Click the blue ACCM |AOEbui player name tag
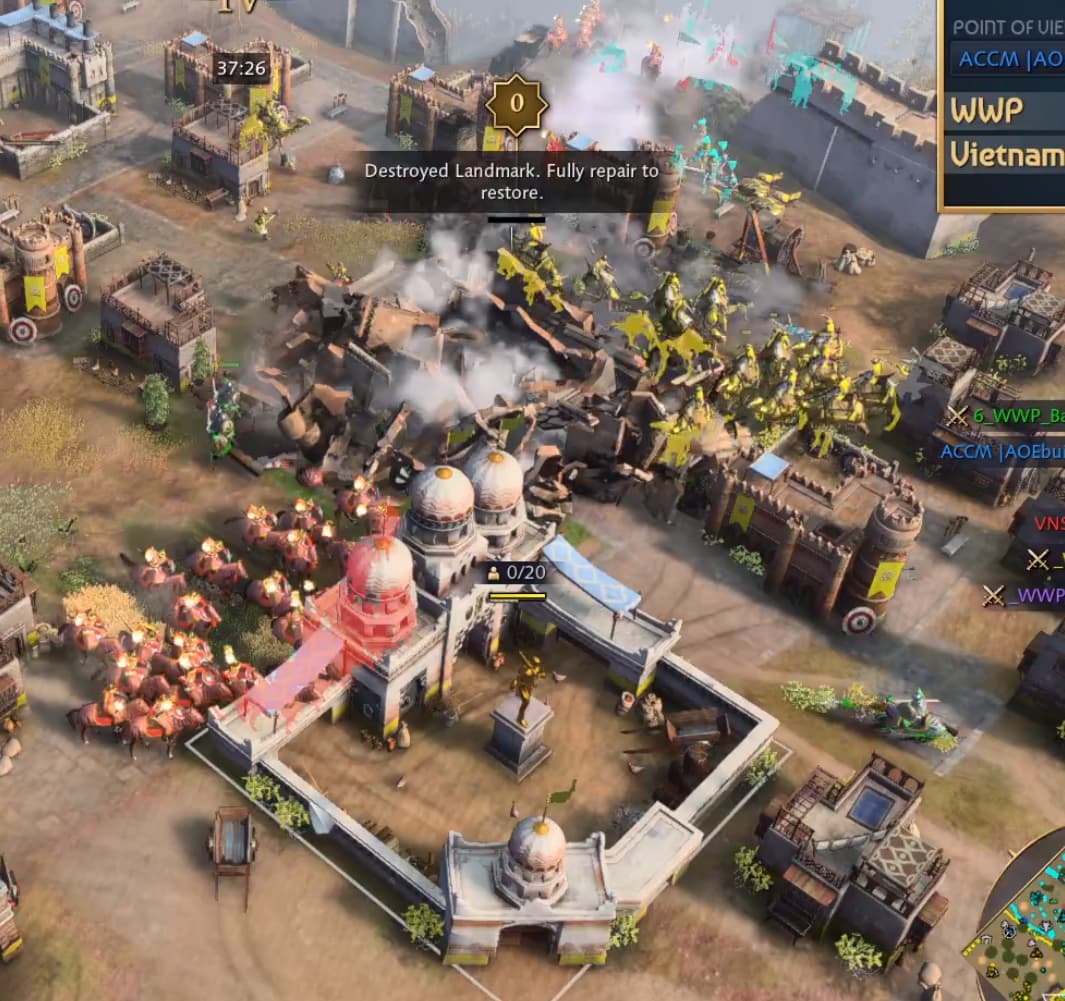Viewport: 1065px width, 1001px height. tap(1001, 451)
